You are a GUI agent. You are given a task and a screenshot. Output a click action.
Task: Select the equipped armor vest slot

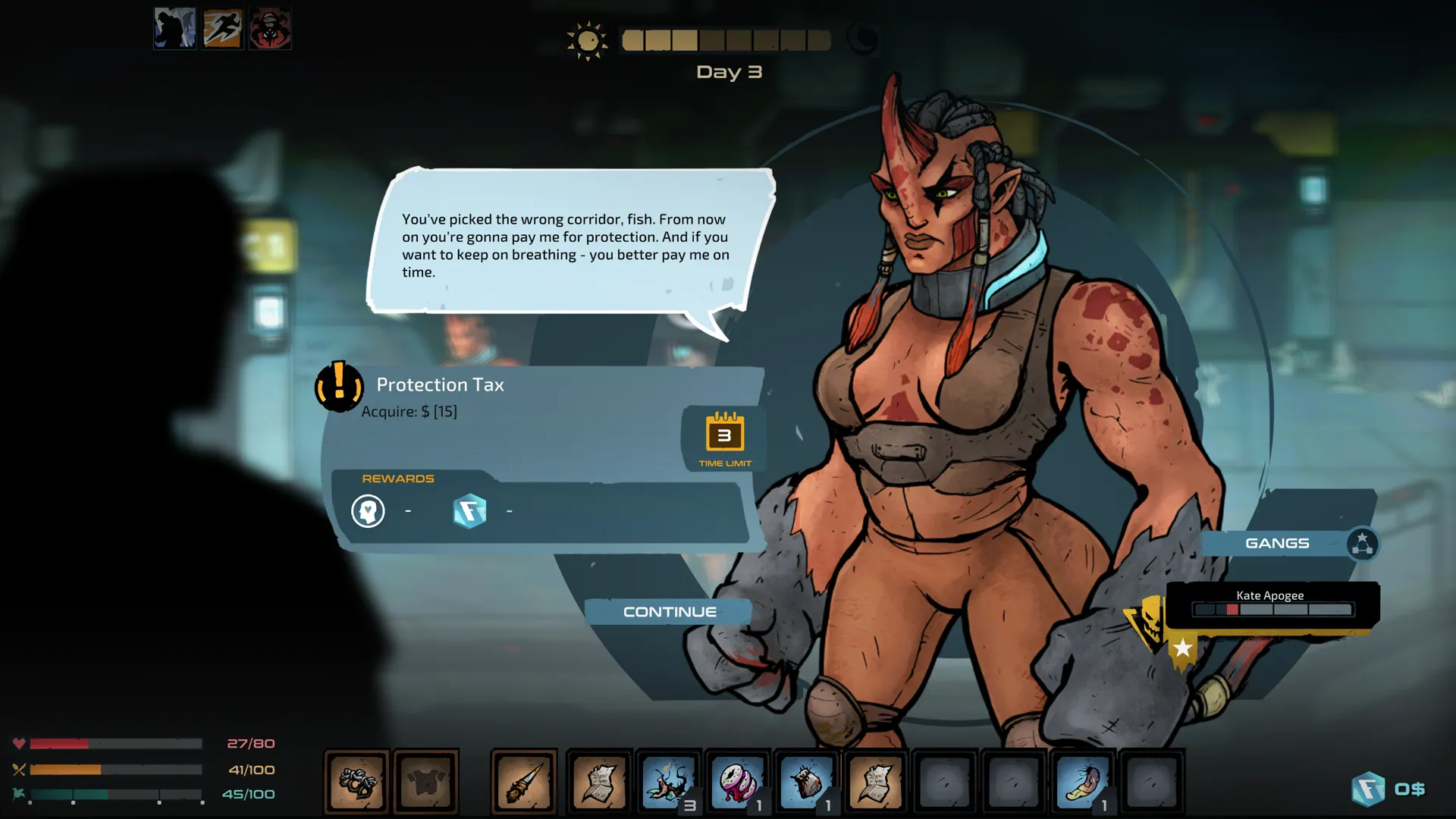(427, 781)
